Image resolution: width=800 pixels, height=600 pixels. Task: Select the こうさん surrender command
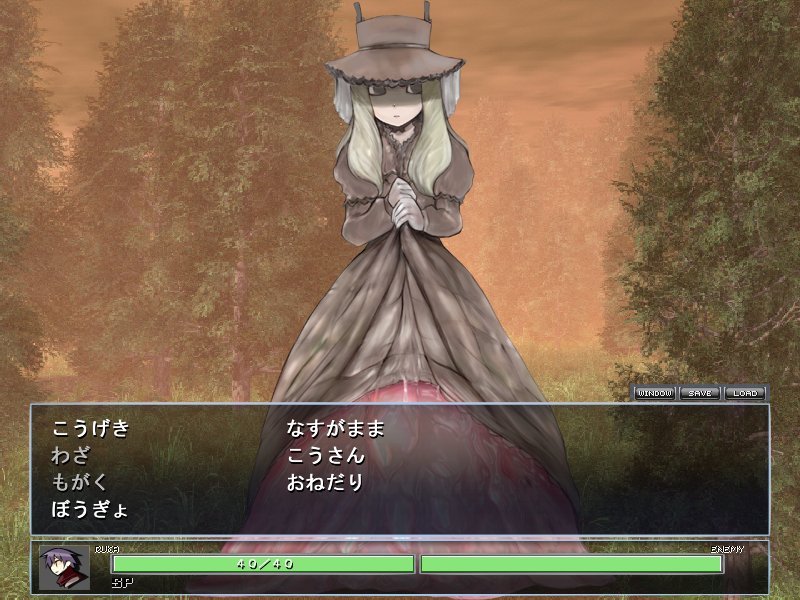pyautogui.click(x=325, y=456)
